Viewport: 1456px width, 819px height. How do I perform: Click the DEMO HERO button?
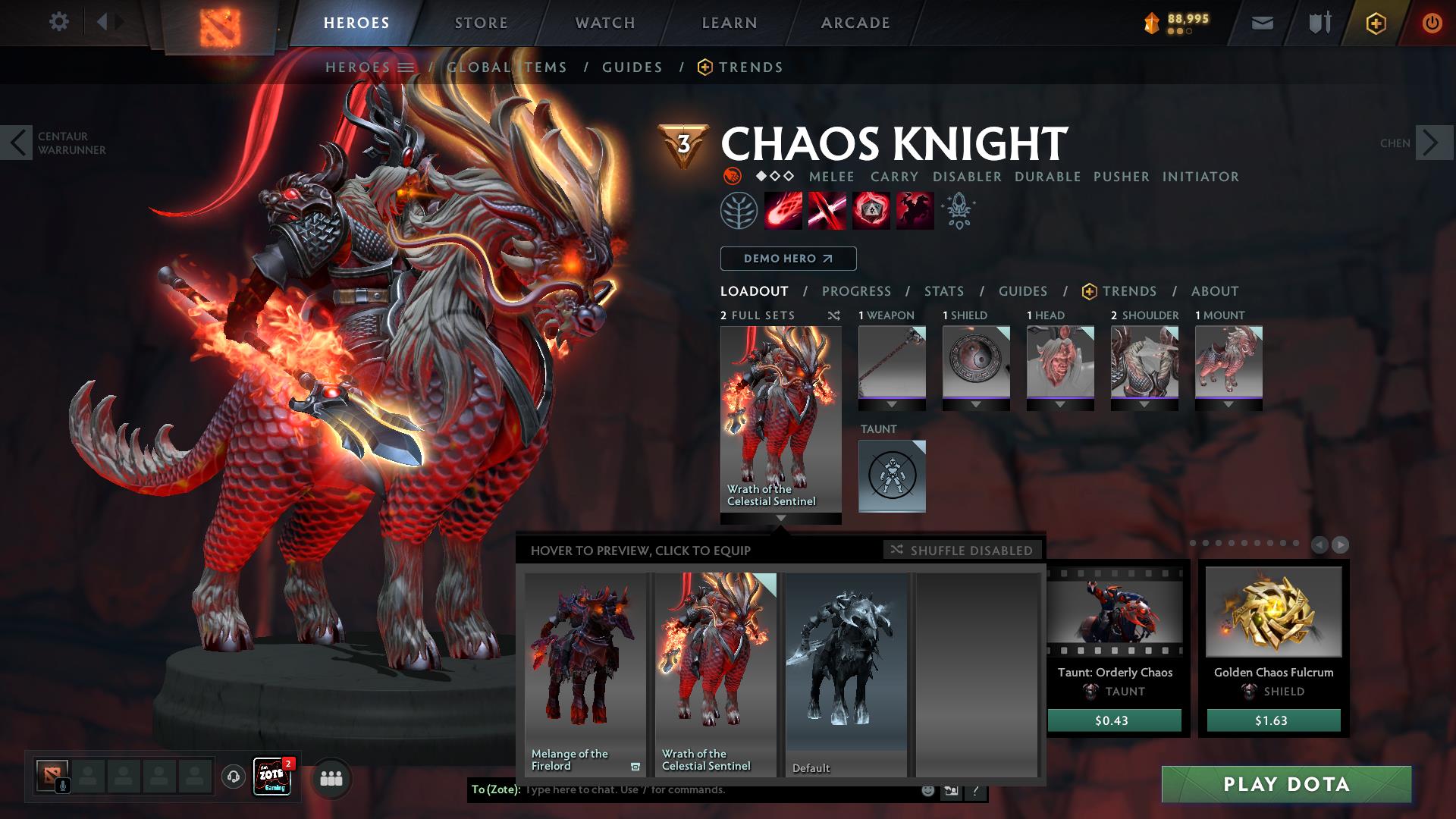(787, 259)
